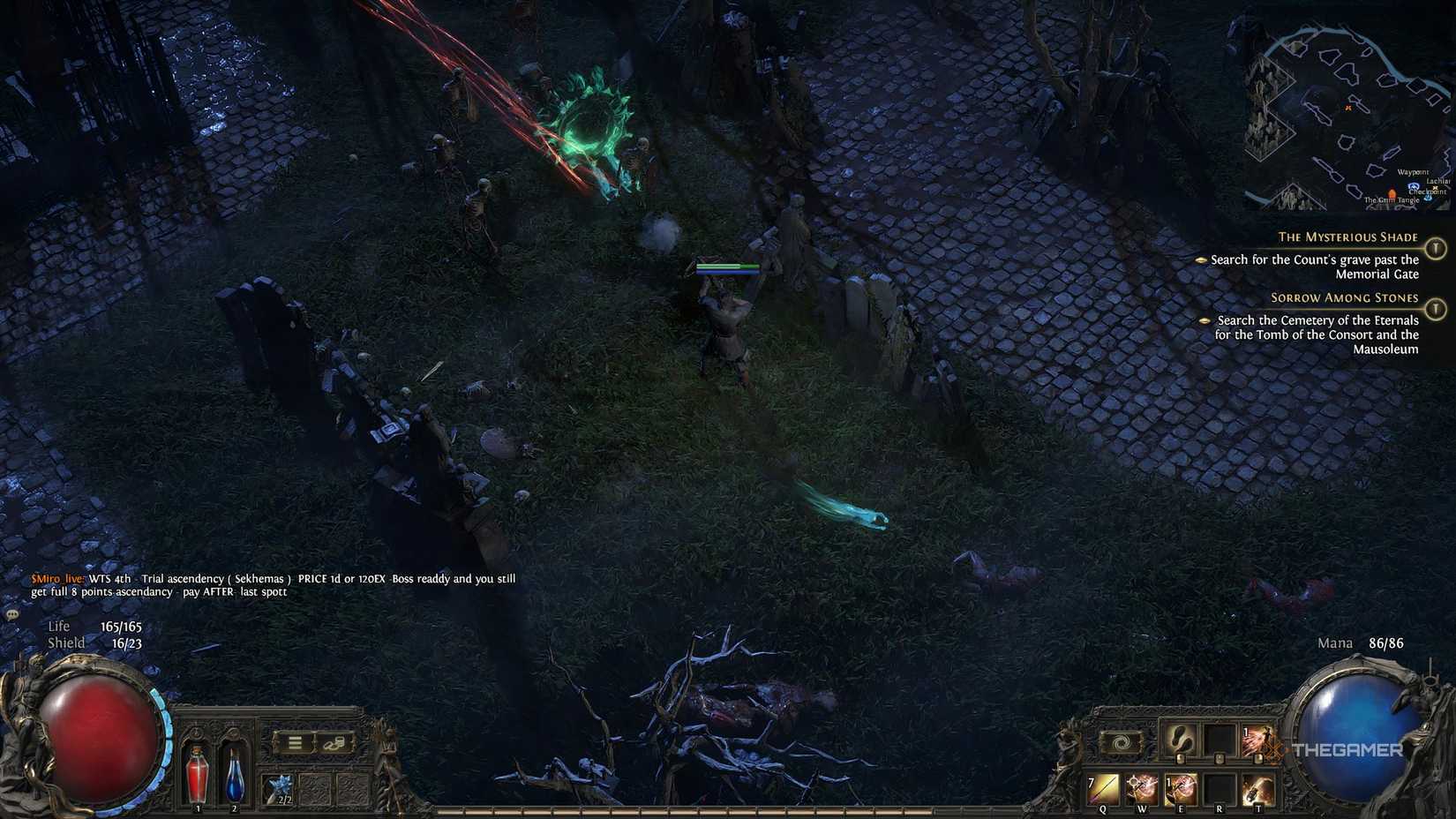Use the footsteps movement skill on the hotbar
The height and width of the screenshot is (819, 1456).
click(x=1179, y=741)
